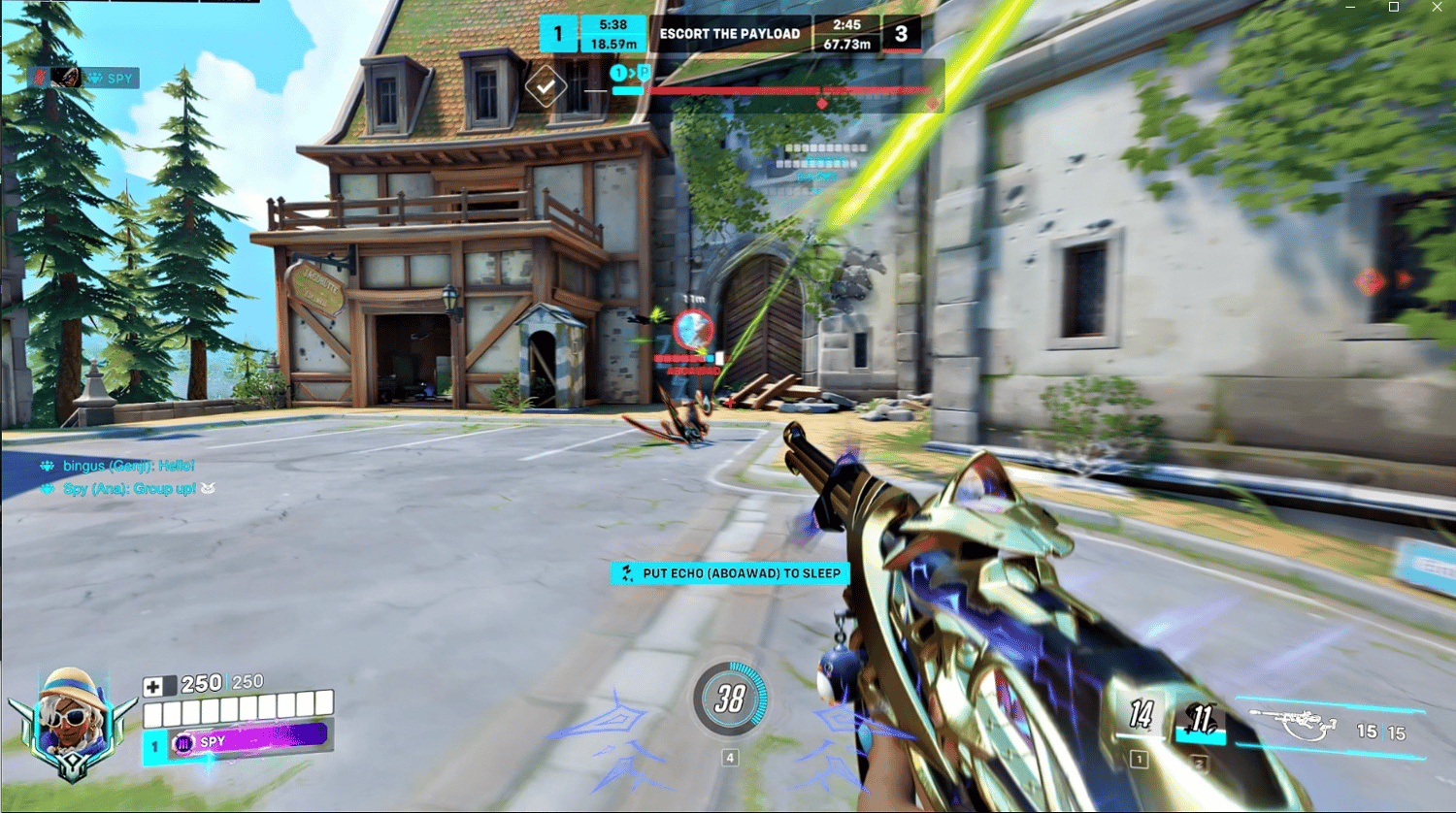Select the checkmark diamond objective marker
Viewport: 1456px width, 813px height.
tap(546, 87)
